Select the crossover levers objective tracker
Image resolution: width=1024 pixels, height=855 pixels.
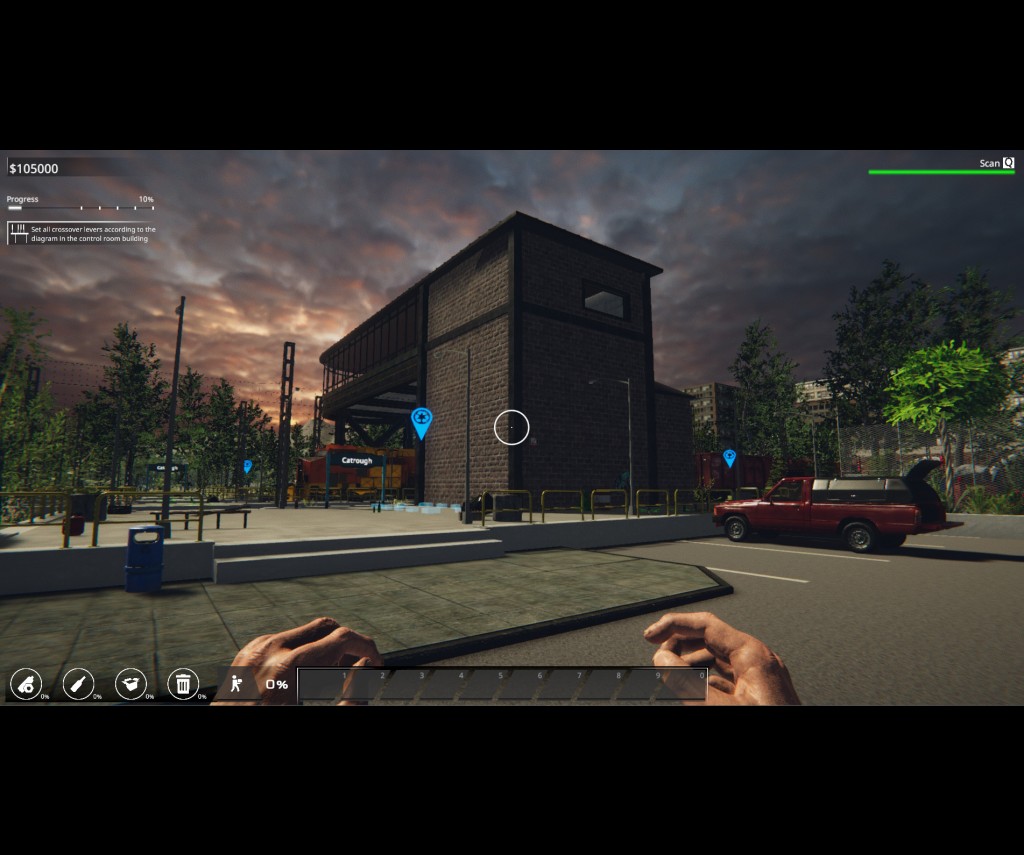(82, 234)
